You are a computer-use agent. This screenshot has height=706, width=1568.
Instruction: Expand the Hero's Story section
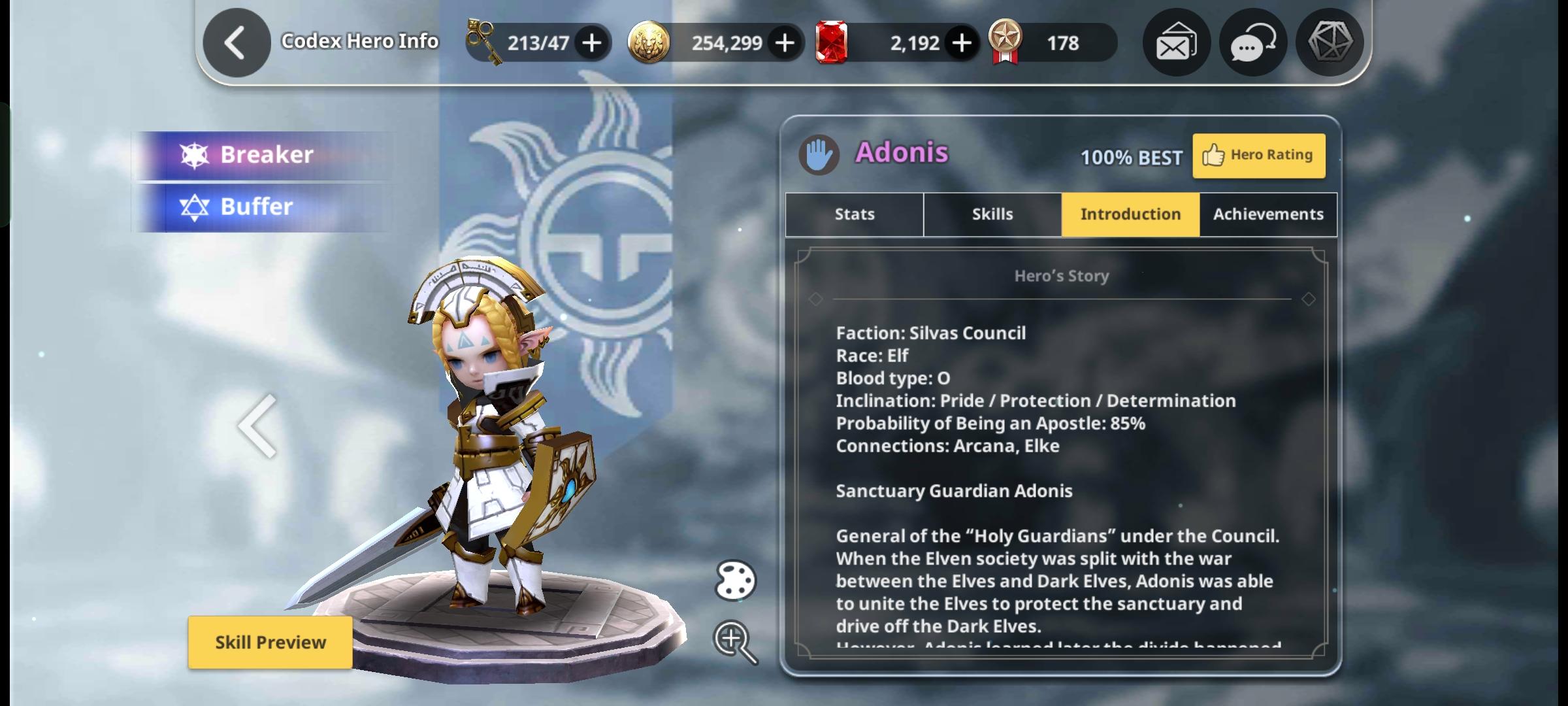[1062, 275]
